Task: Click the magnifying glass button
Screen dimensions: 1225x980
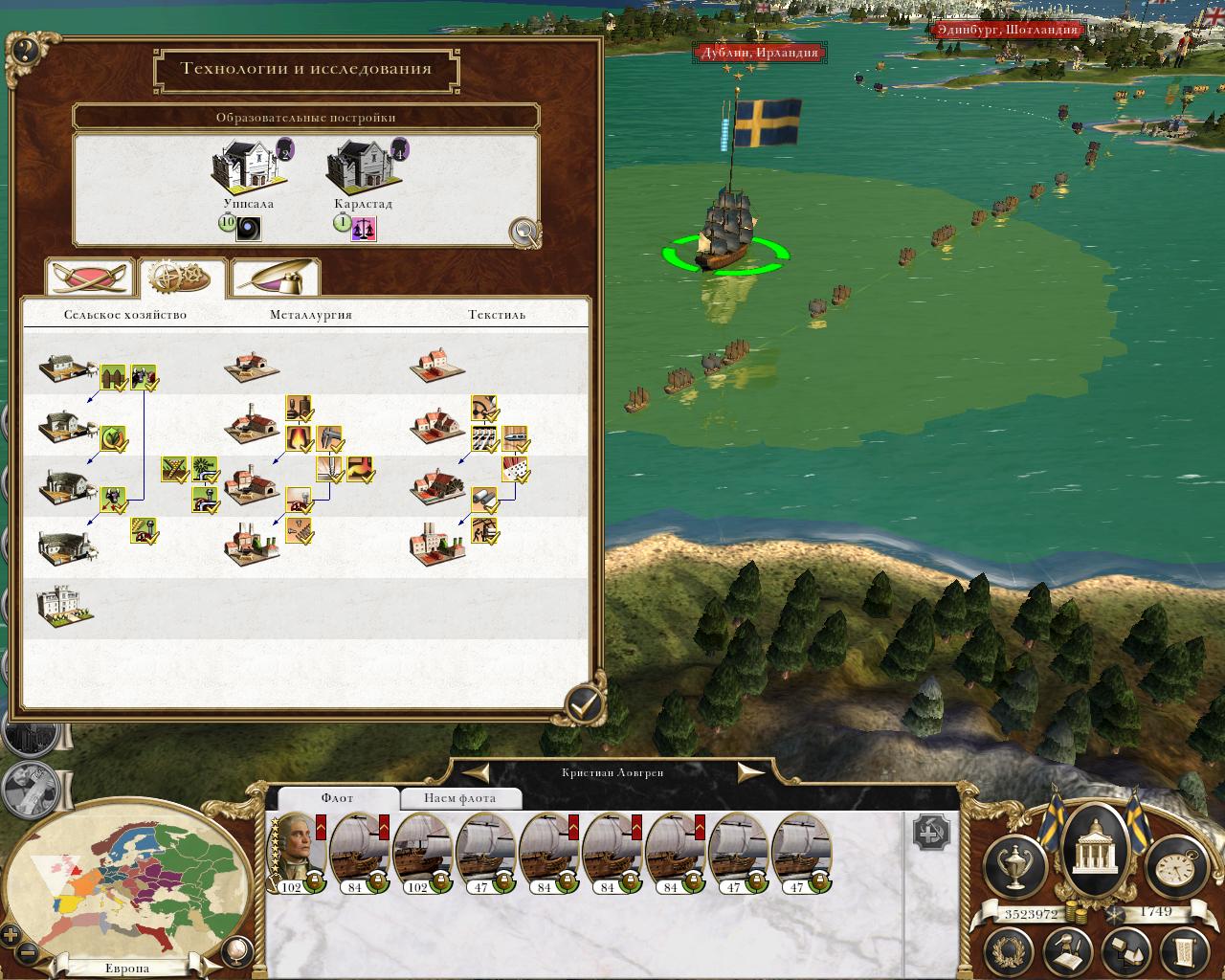Action: [523, 232]
